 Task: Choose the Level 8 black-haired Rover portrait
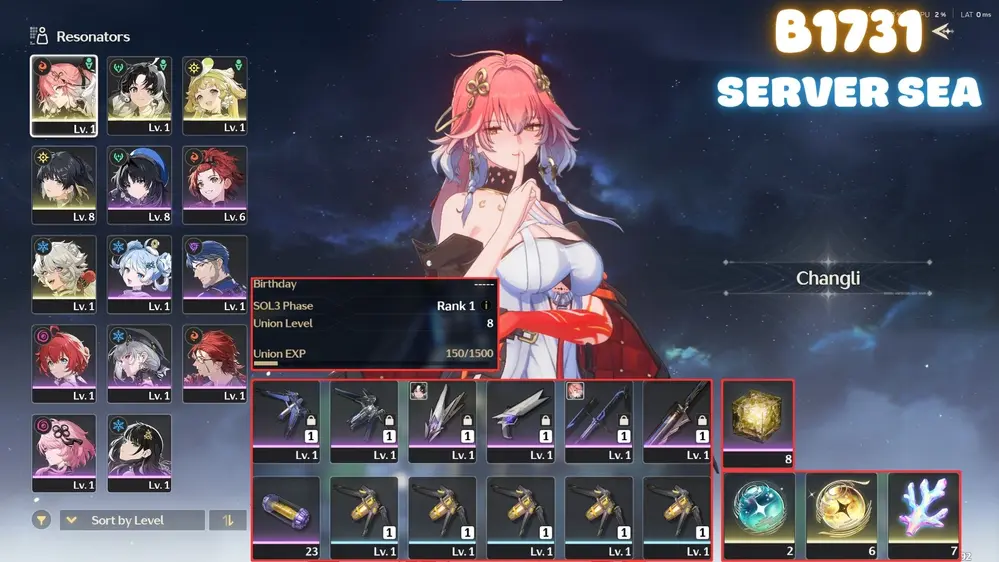[x=64, y=184]
